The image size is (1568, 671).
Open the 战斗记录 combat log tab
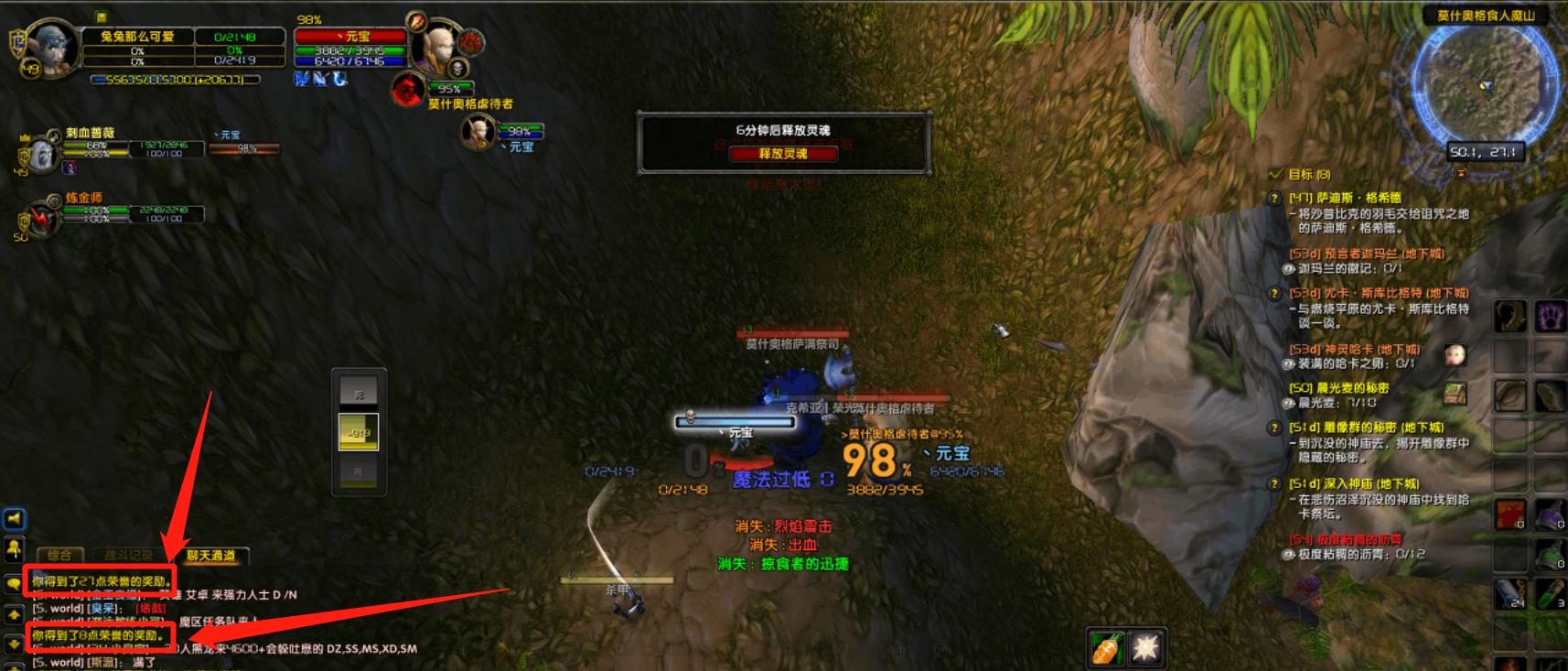[129, 556]
